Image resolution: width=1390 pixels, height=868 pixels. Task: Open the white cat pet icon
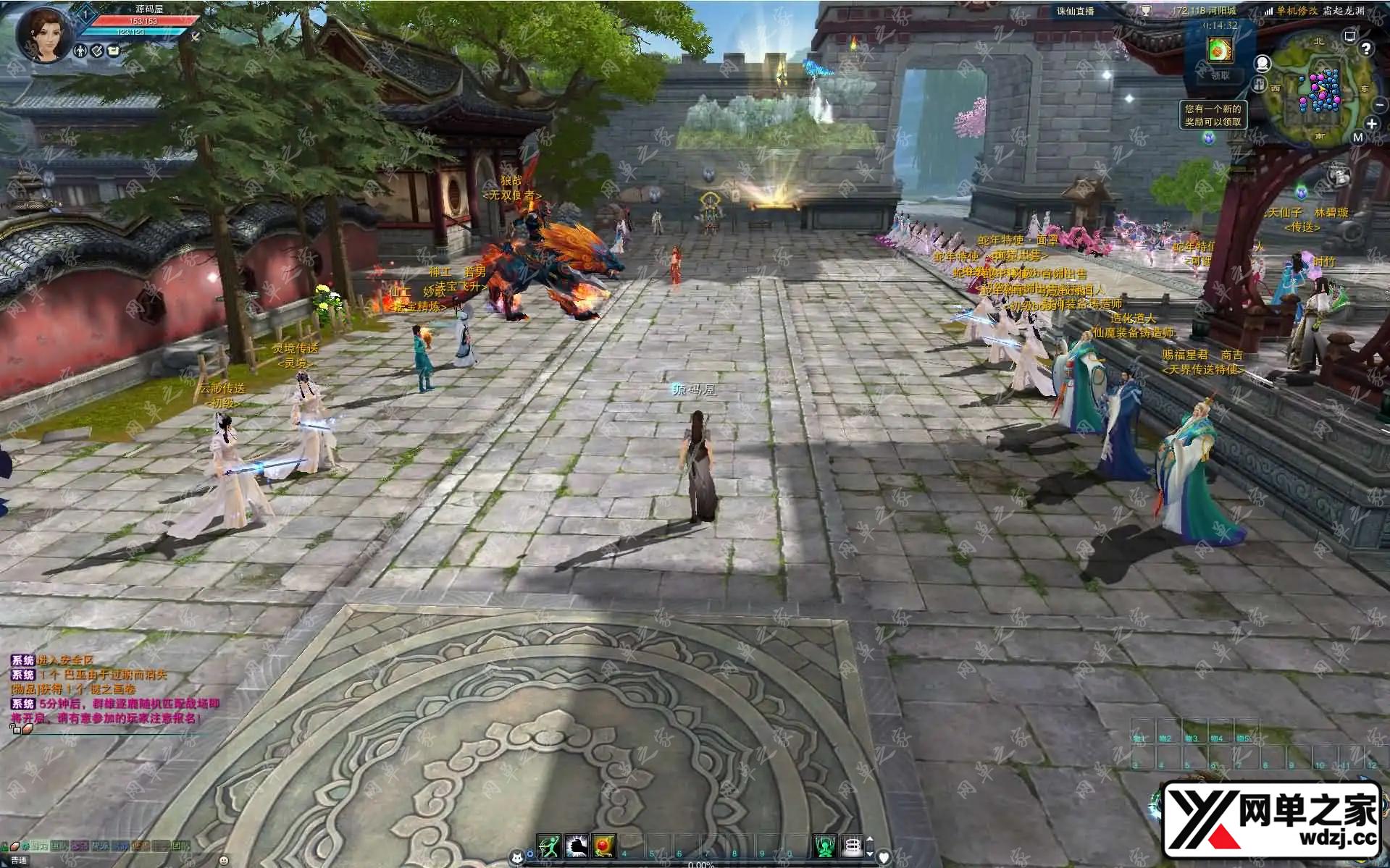coord(517,857)
